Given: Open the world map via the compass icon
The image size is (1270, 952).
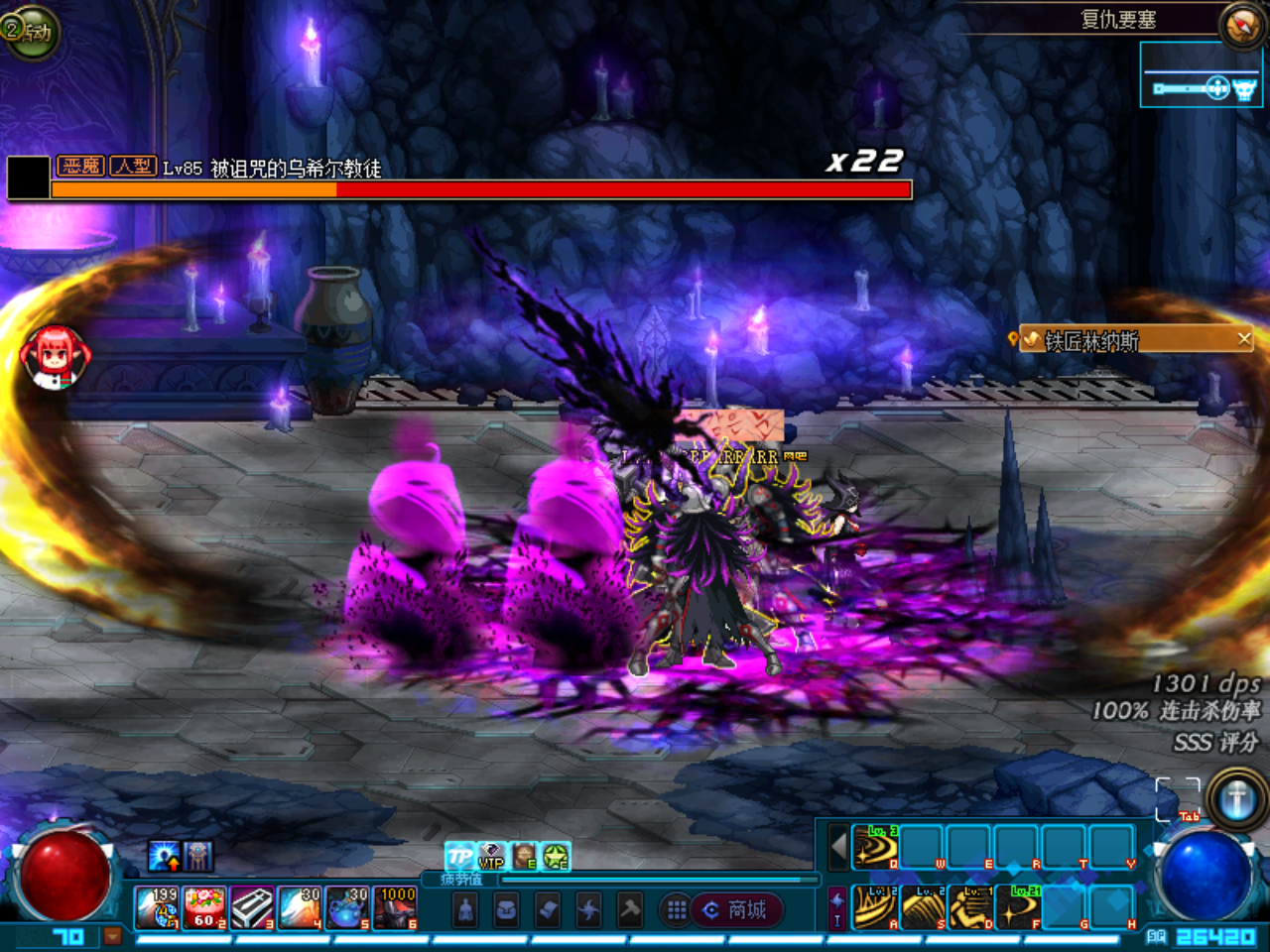Looking at the screenshot, I should click(1240, 27).
